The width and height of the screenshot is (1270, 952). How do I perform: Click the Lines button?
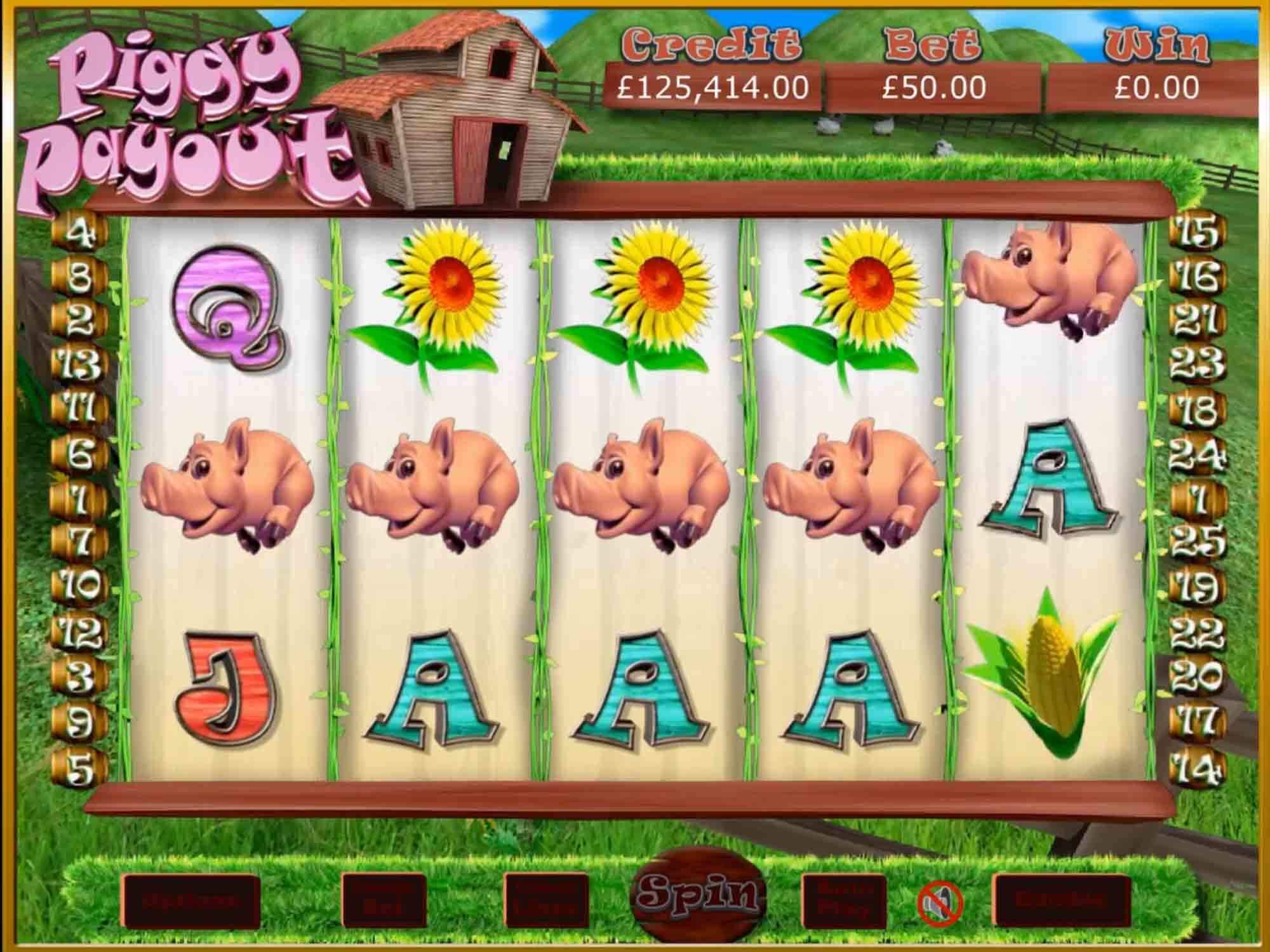pyautogui.click(x=546, y=901)
